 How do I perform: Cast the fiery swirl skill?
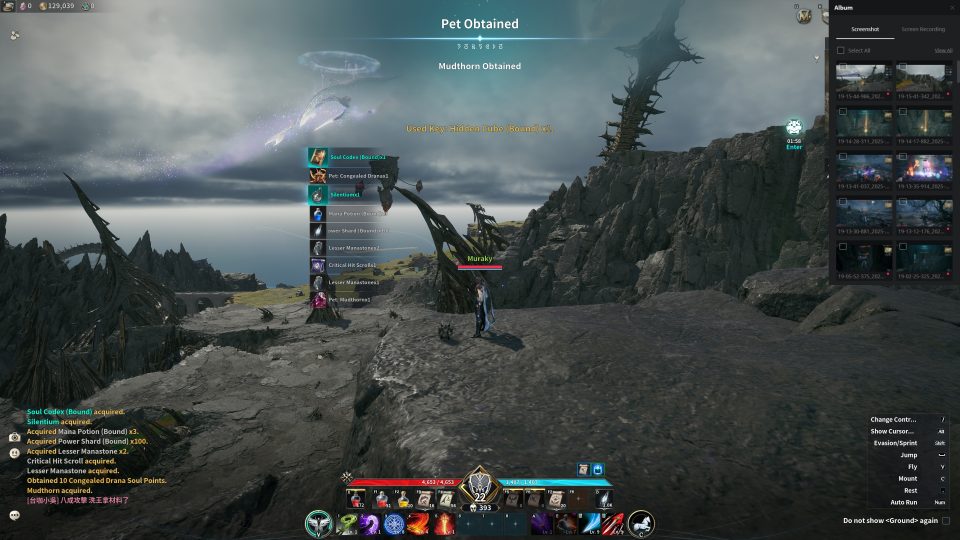coord(418,523)
